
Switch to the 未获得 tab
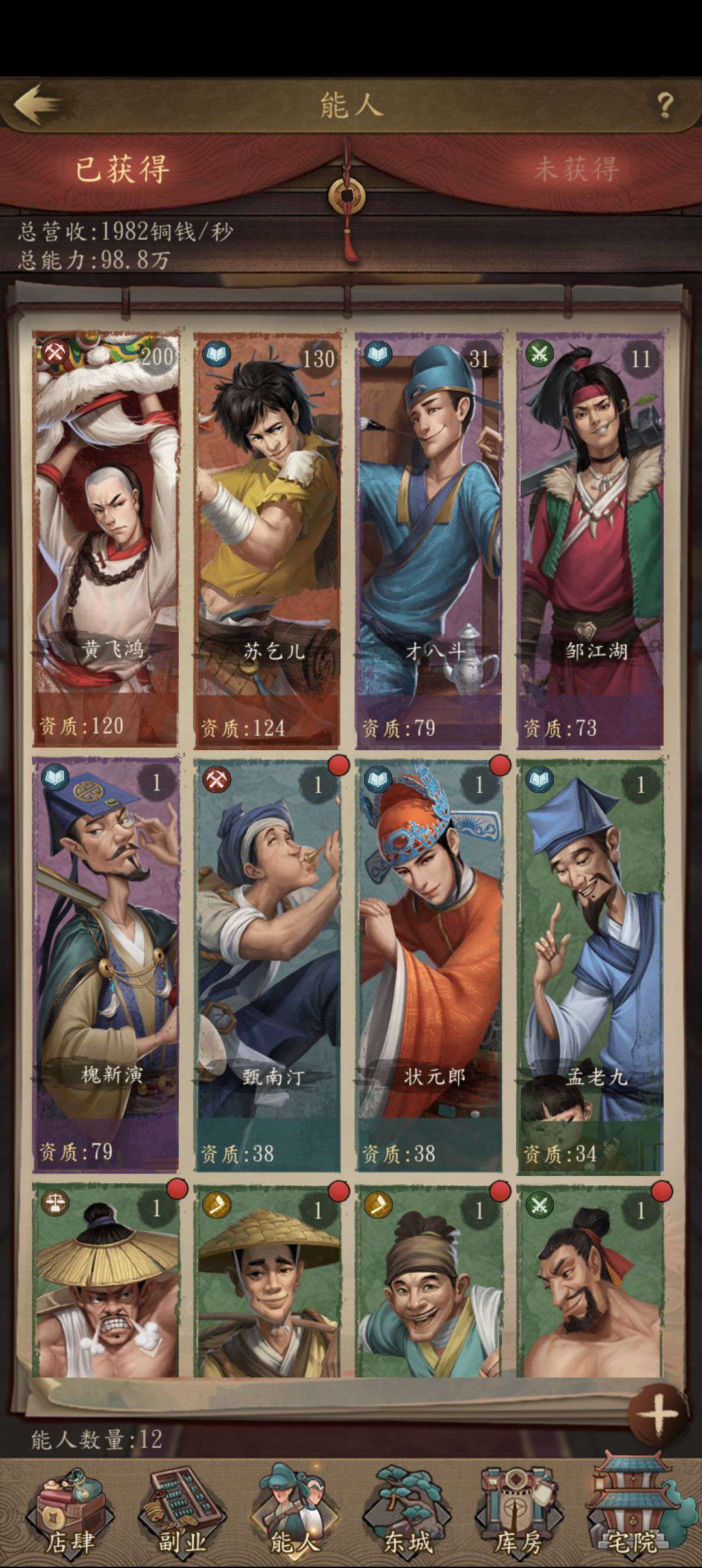(x=575, y=169)
